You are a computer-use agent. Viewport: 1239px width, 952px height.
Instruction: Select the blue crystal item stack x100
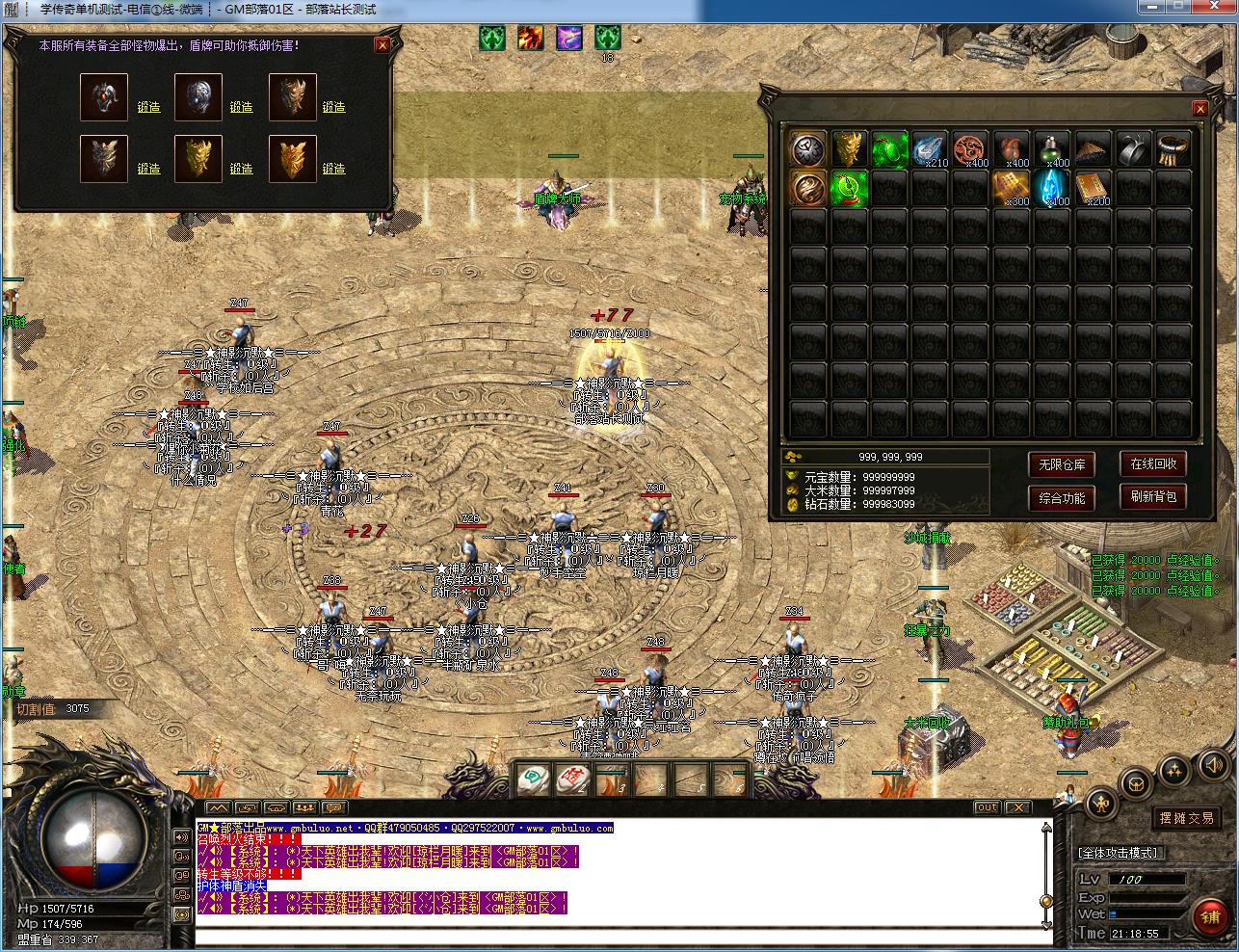click(x=1052, y=188)
